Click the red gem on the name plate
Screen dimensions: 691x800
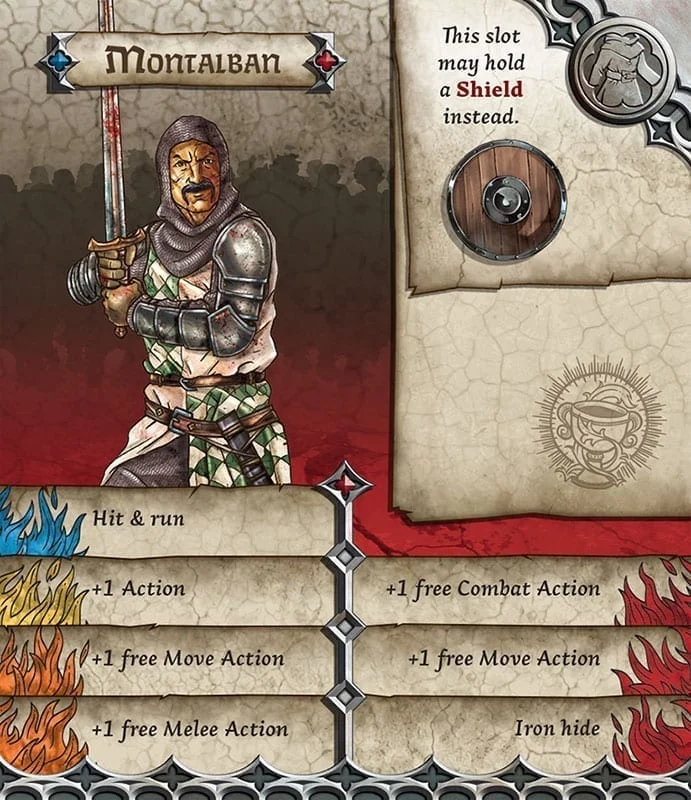pyautogui.click(x=326, y=62)
